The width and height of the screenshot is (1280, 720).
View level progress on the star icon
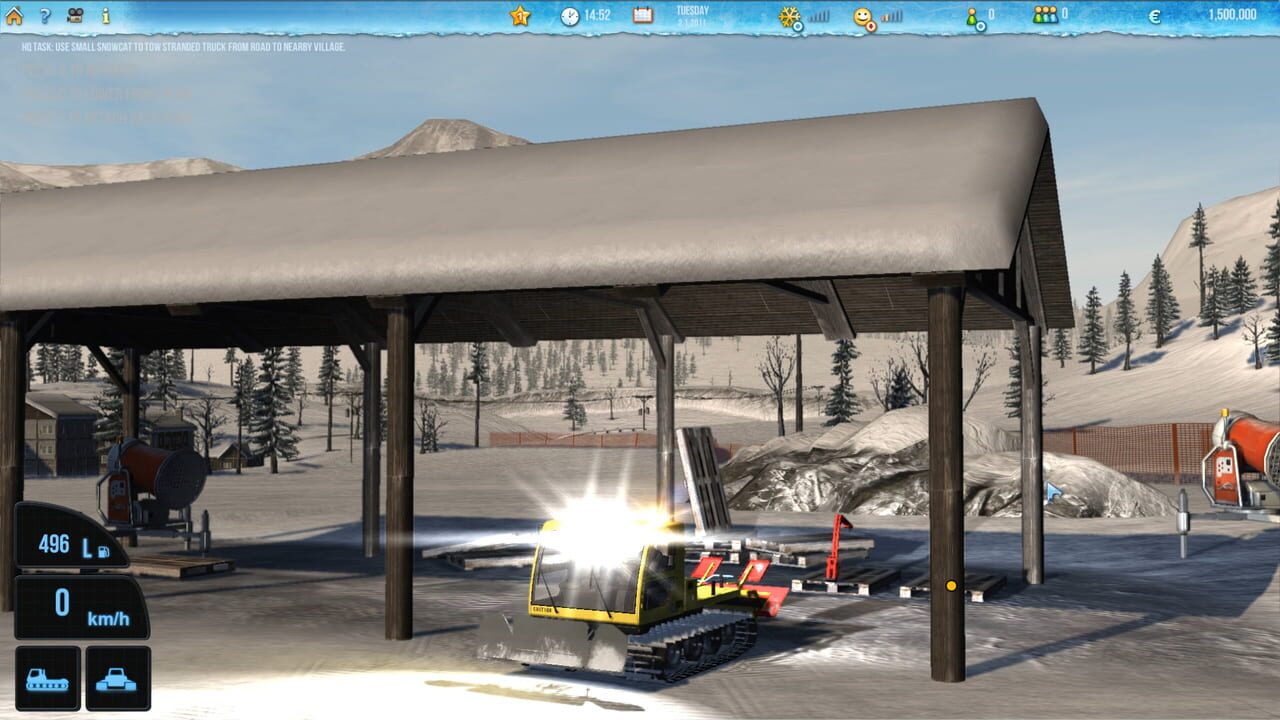pos(519,15)
